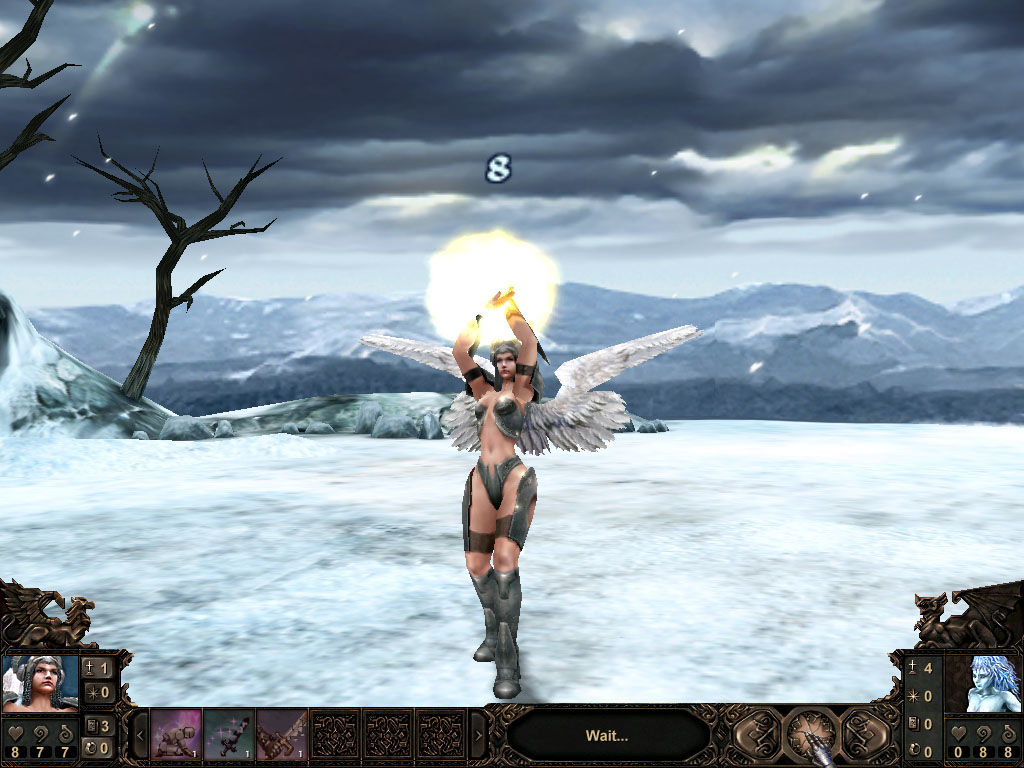Click the blue ice opponent portrait
1024x768 pixels.
(x=982, y=683)
